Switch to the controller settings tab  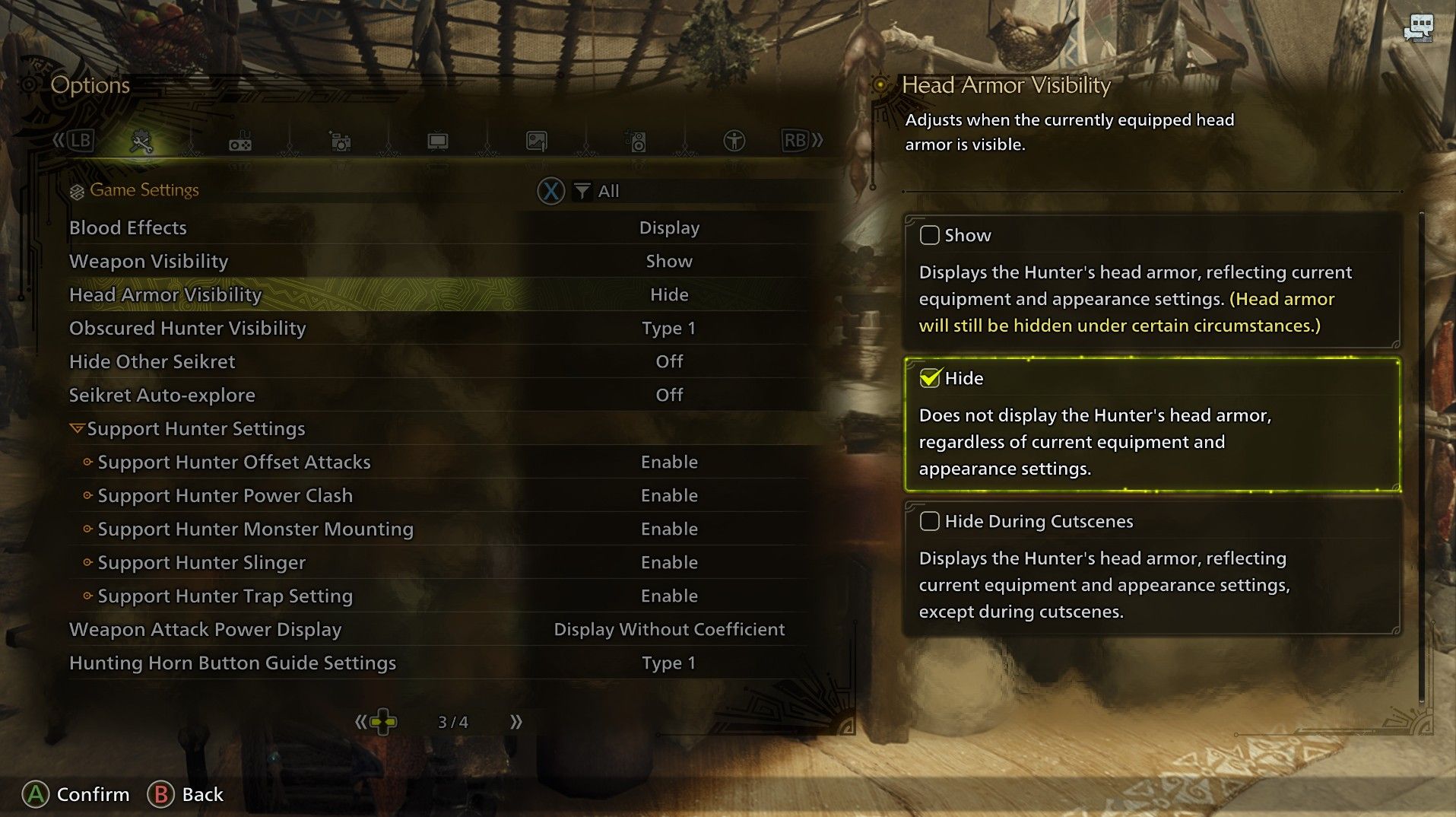pyautogui.click(x=240, y=141)
